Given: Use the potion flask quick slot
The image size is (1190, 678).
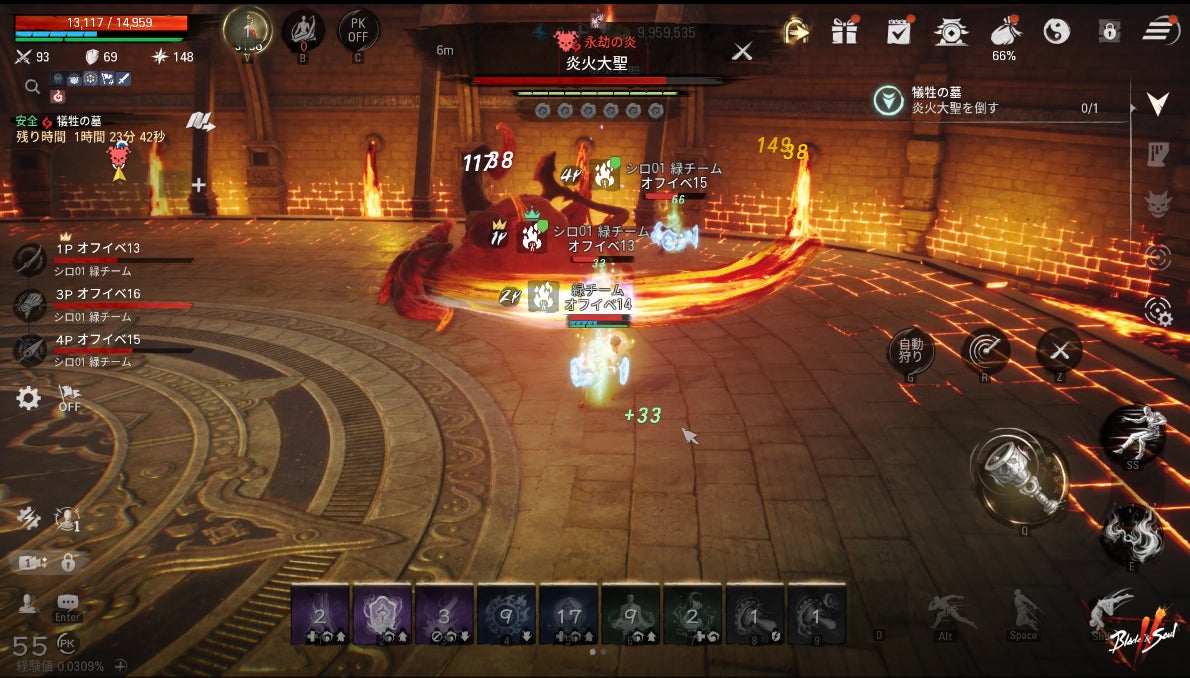Looking at the screenshot, I should (1022, 478).
